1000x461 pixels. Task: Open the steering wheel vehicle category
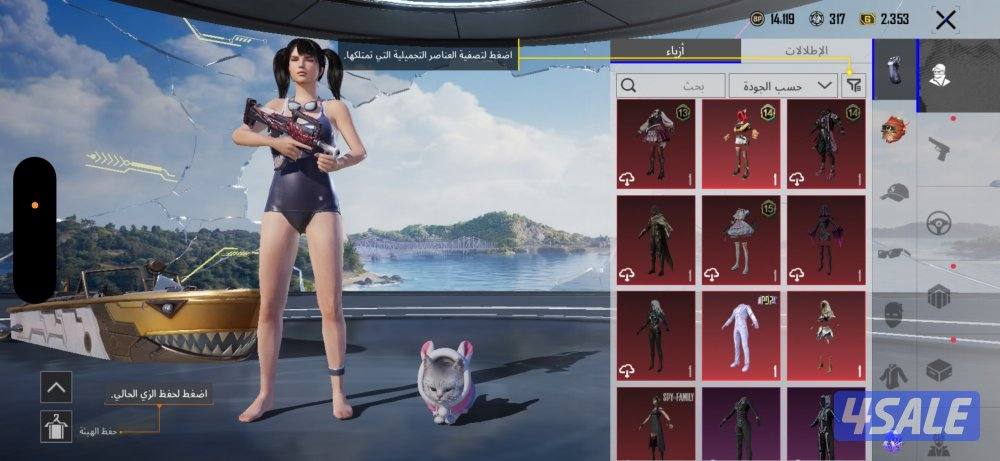click(x=939, y=222)
